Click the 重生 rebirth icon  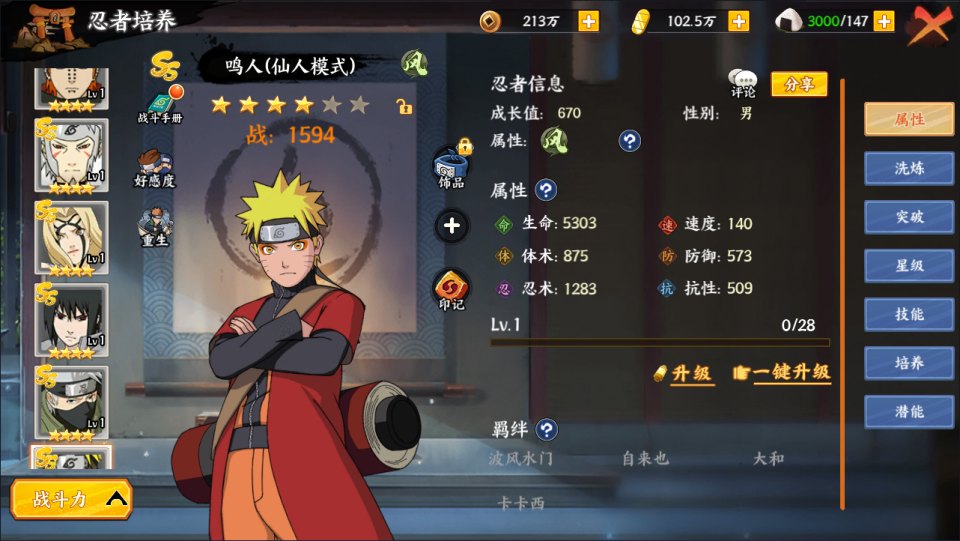coord(155,227)
